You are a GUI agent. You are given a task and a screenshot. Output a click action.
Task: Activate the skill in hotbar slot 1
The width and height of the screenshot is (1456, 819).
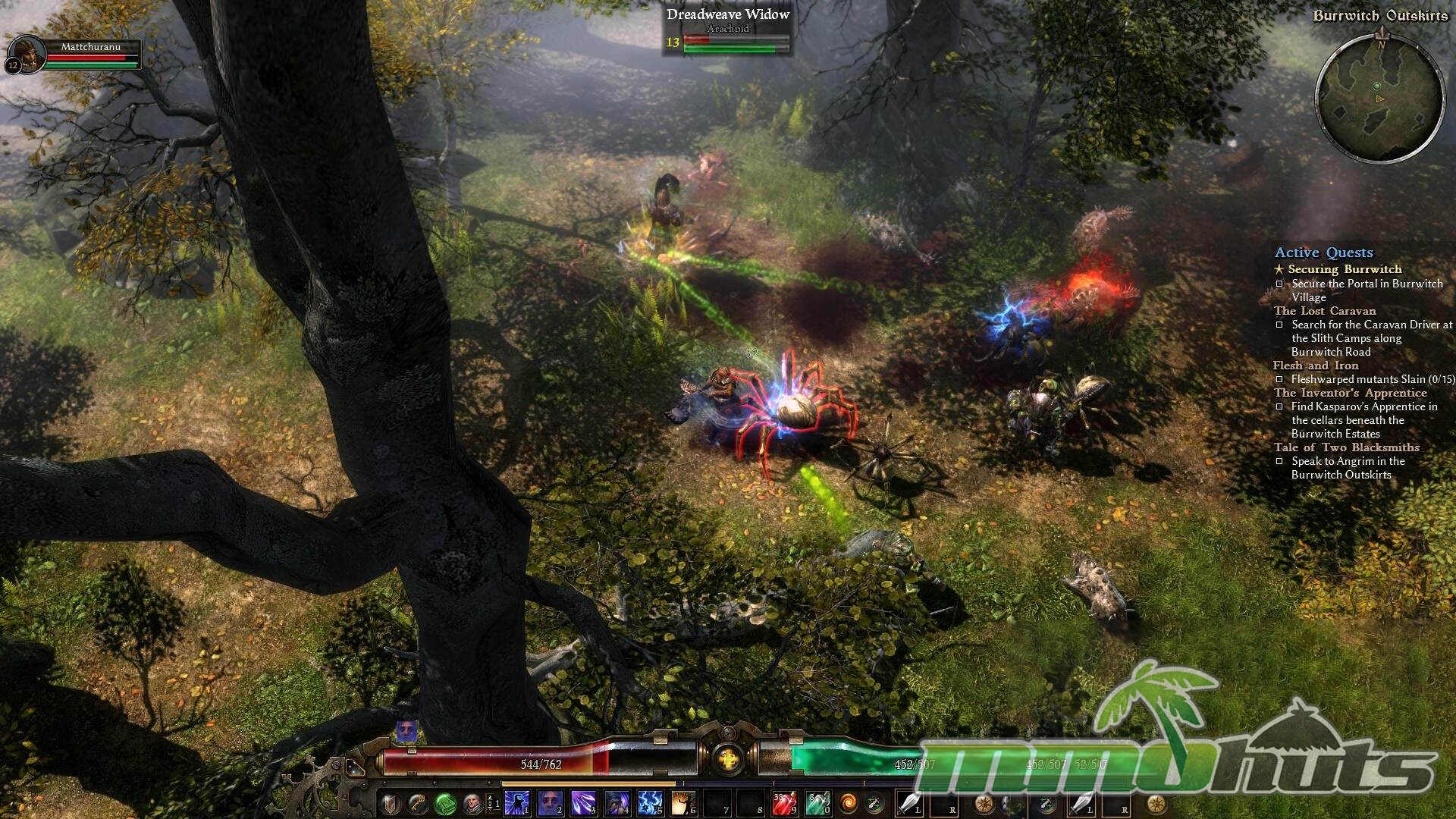click(517, 803)
